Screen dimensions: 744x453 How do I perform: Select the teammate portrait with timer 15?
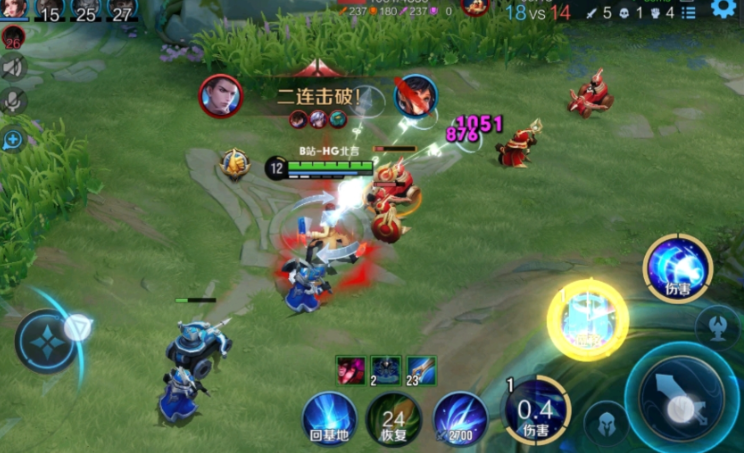pos(49,10)
